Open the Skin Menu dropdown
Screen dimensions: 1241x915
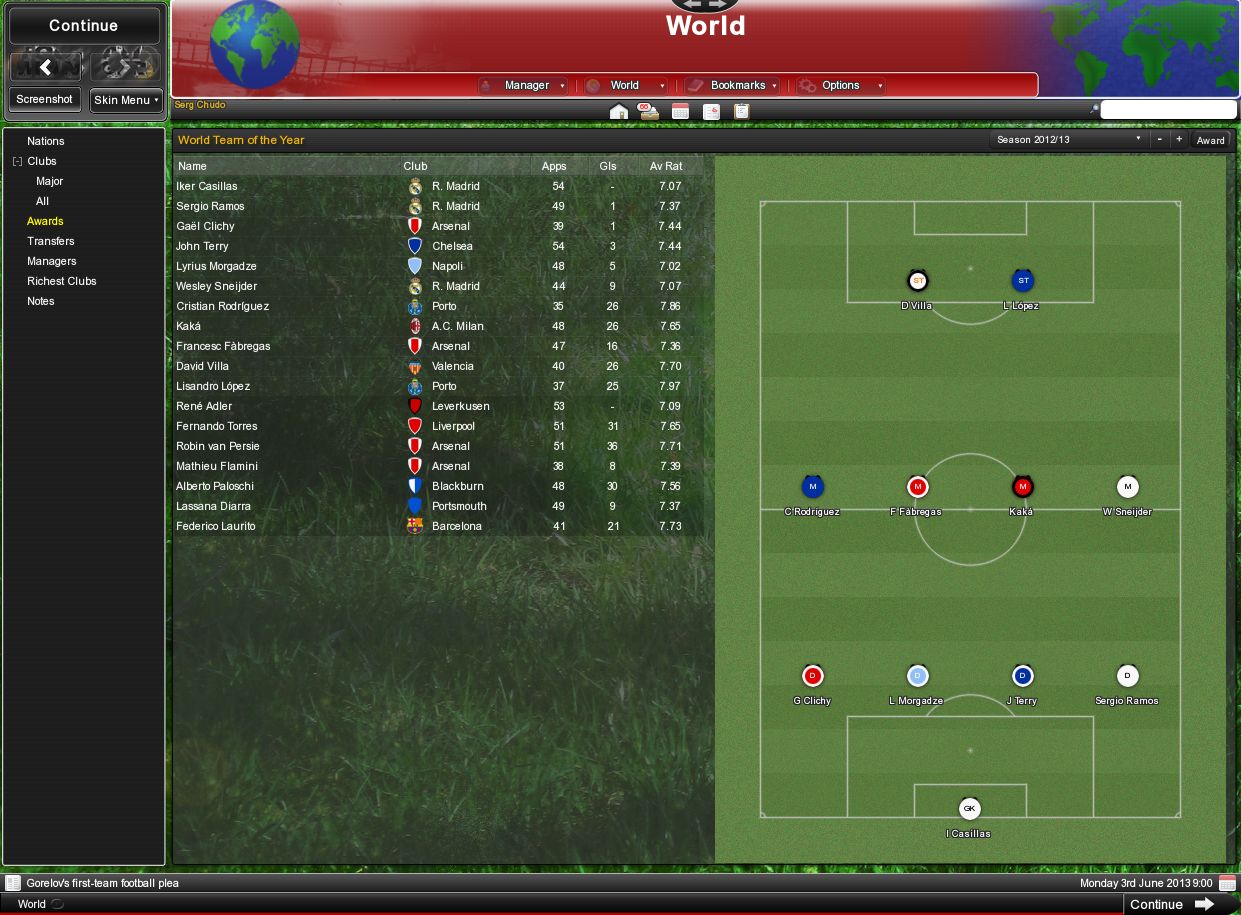125,100
